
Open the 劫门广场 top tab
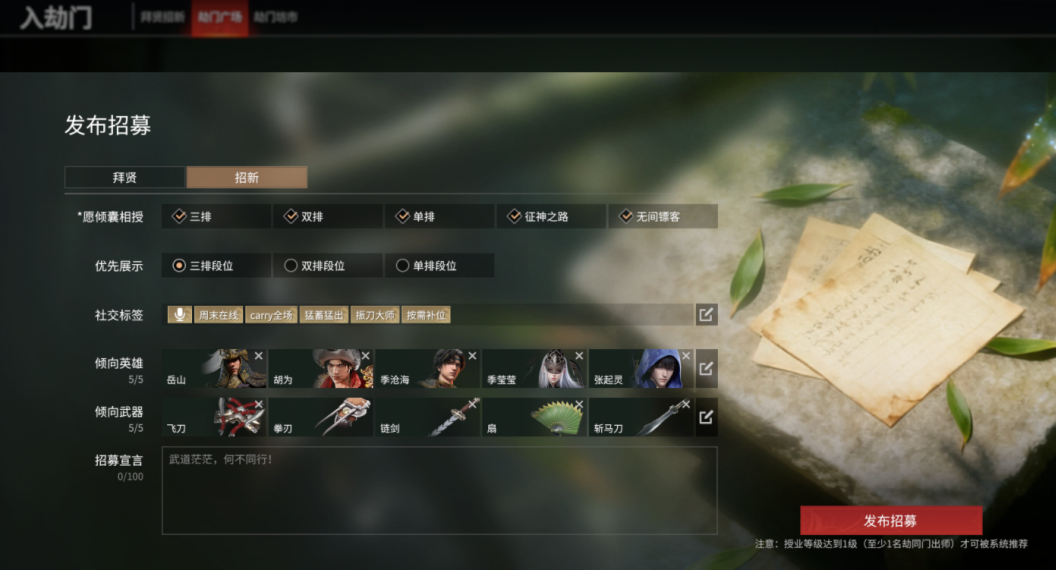tap(220, 17)
